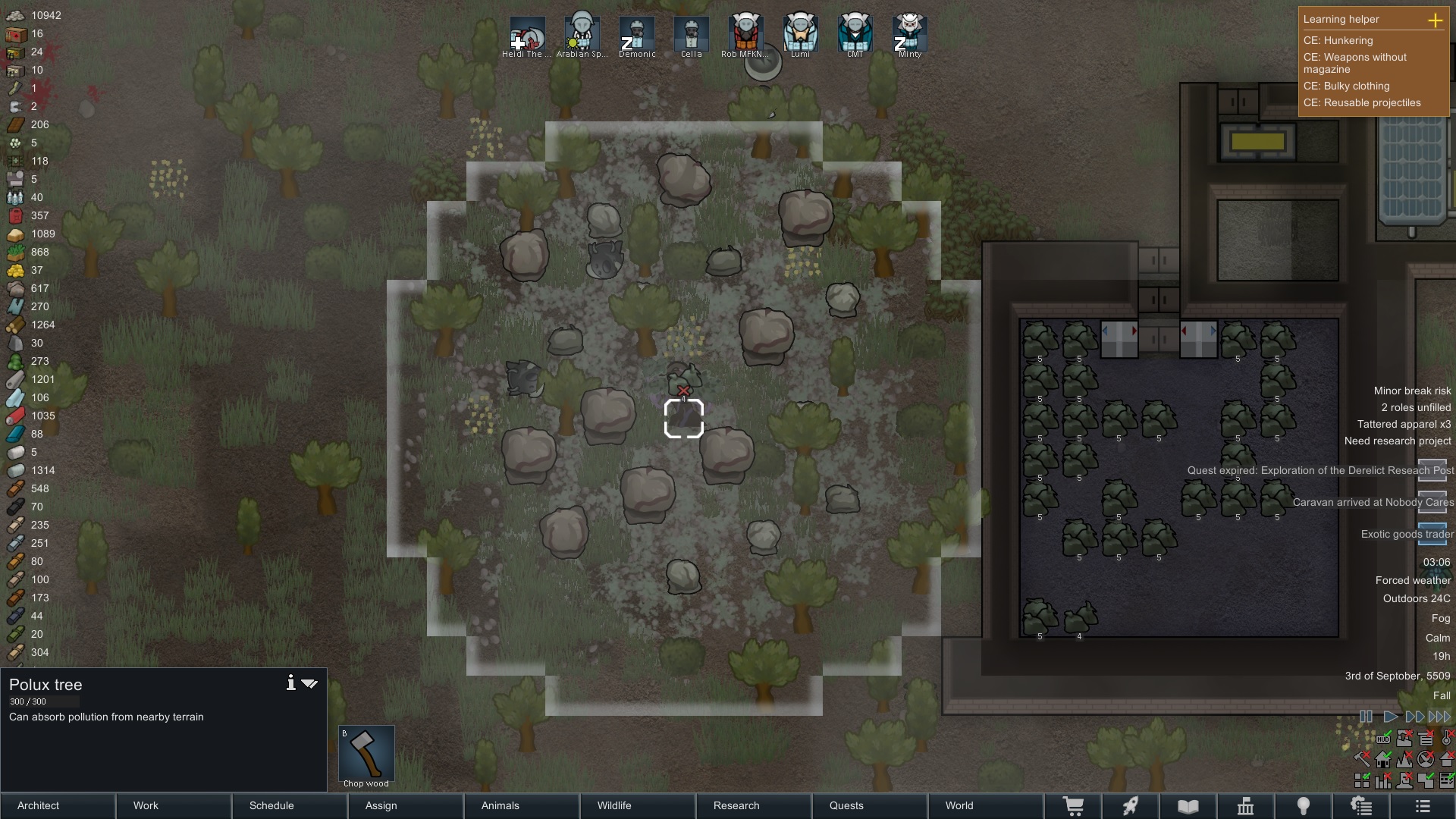Open info panel for the Polux tree

(x=290, y=682)
